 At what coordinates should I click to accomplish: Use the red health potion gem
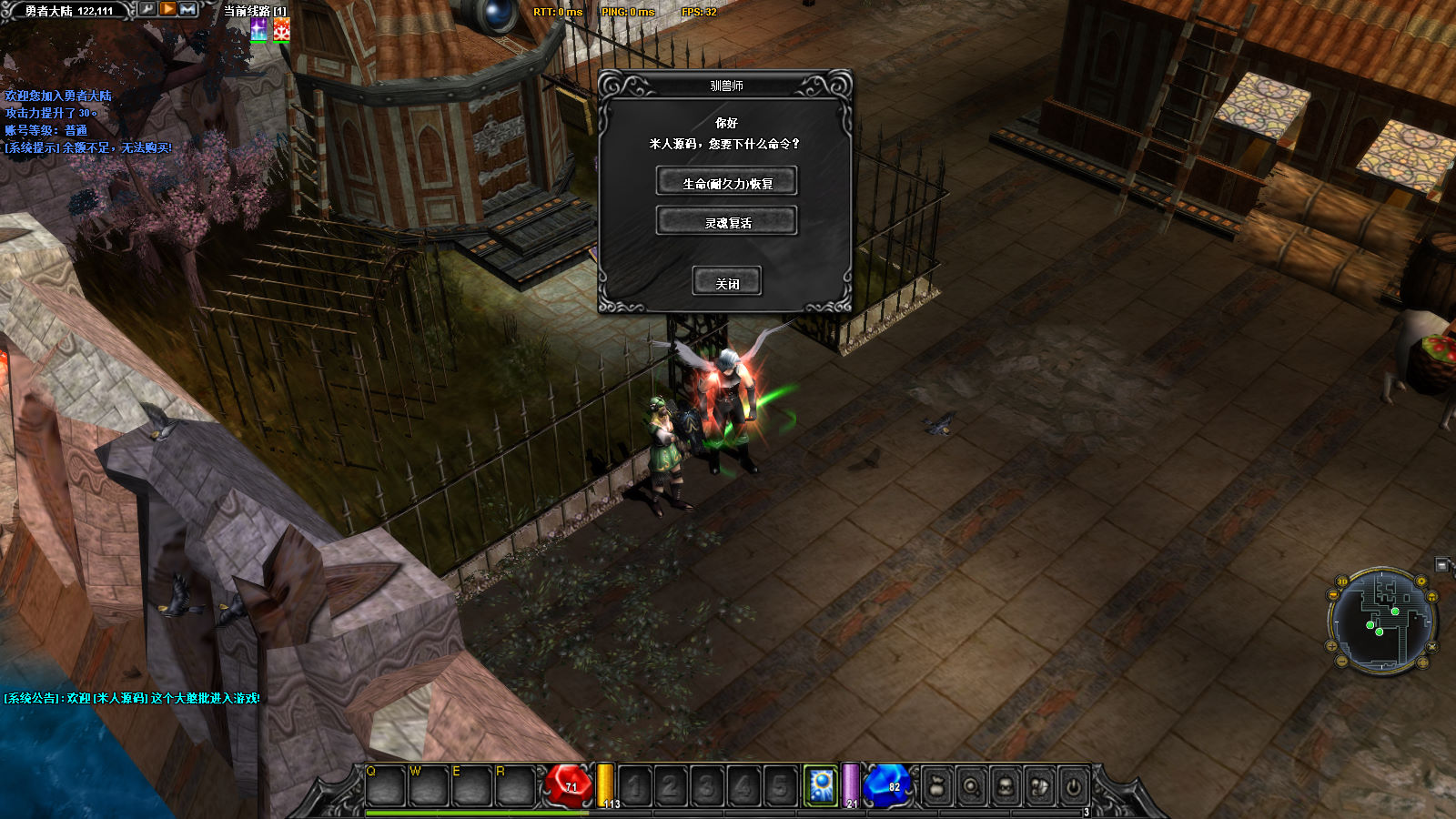point(570,784)
